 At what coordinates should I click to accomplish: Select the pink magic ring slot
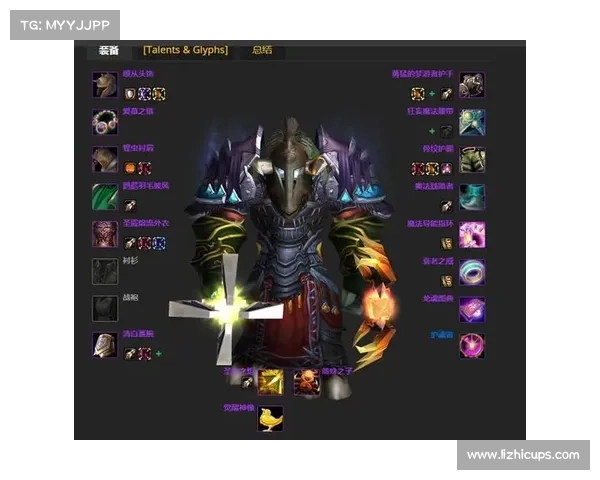pos(472,234)
